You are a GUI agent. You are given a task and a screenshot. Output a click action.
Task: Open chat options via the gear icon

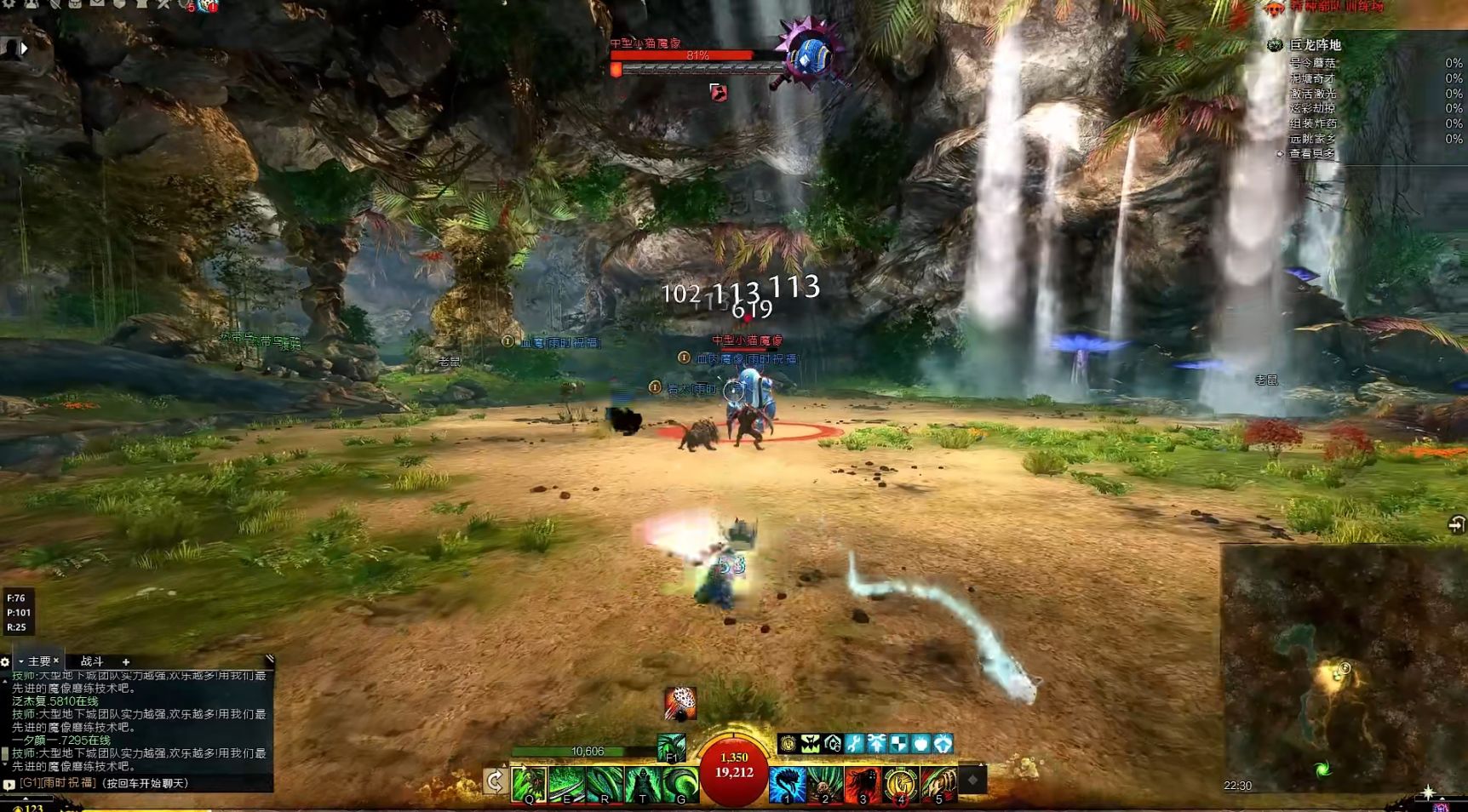pos(5,661)
